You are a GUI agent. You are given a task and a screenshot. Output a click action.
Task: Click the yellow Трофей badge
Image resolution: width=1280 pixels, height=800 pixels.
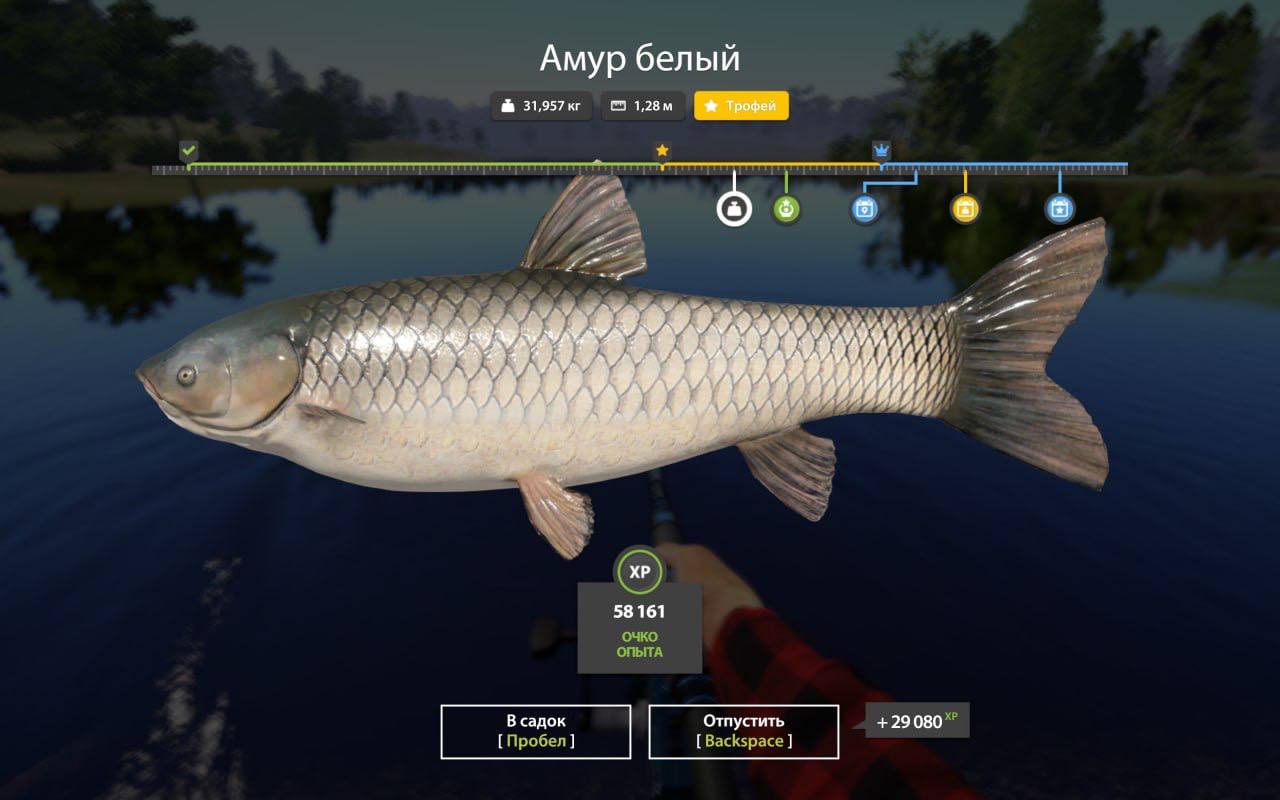pyautogui.click(x=741, y=106)
